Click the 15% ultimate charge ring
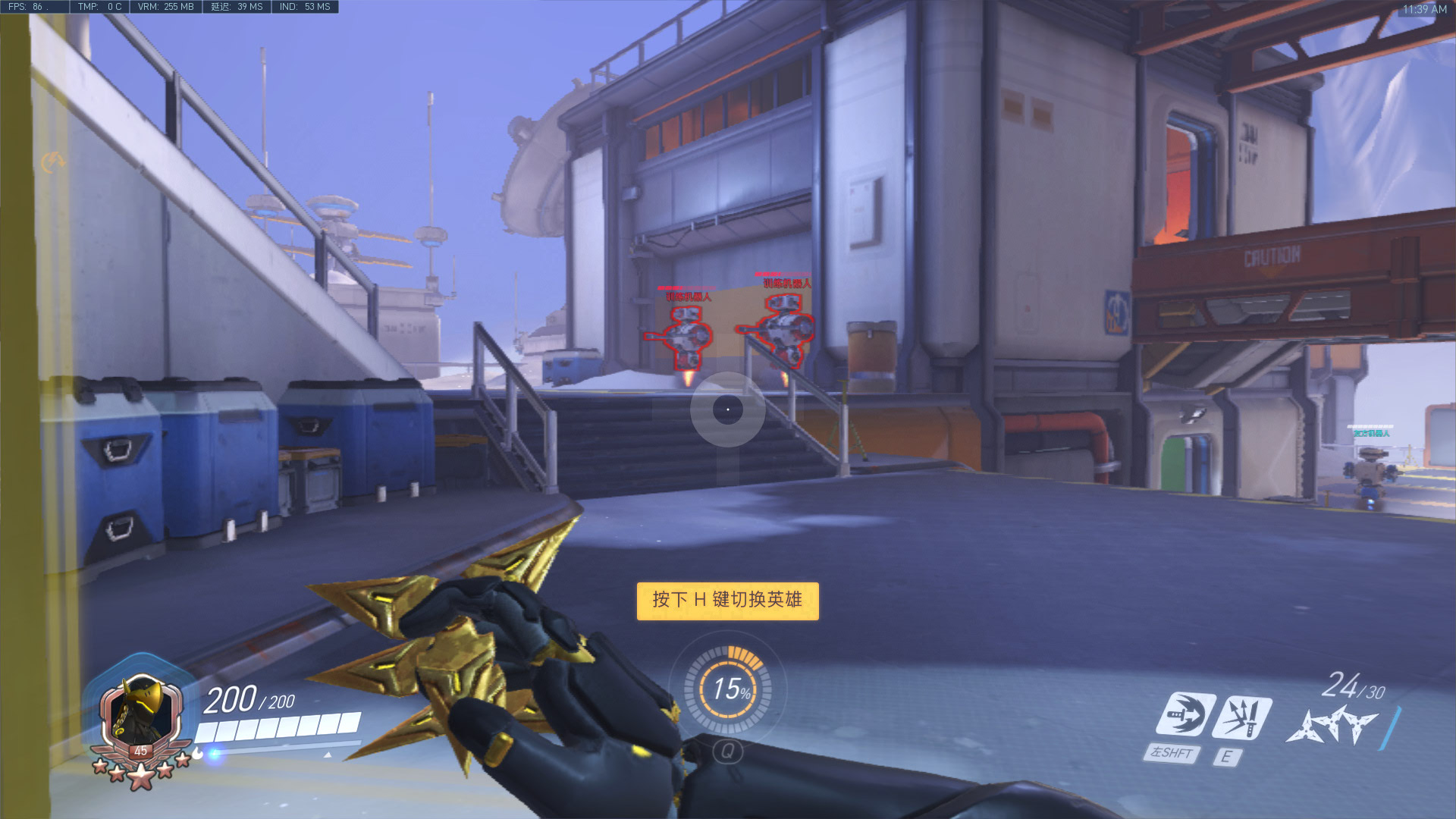 (x=728, y=690)
